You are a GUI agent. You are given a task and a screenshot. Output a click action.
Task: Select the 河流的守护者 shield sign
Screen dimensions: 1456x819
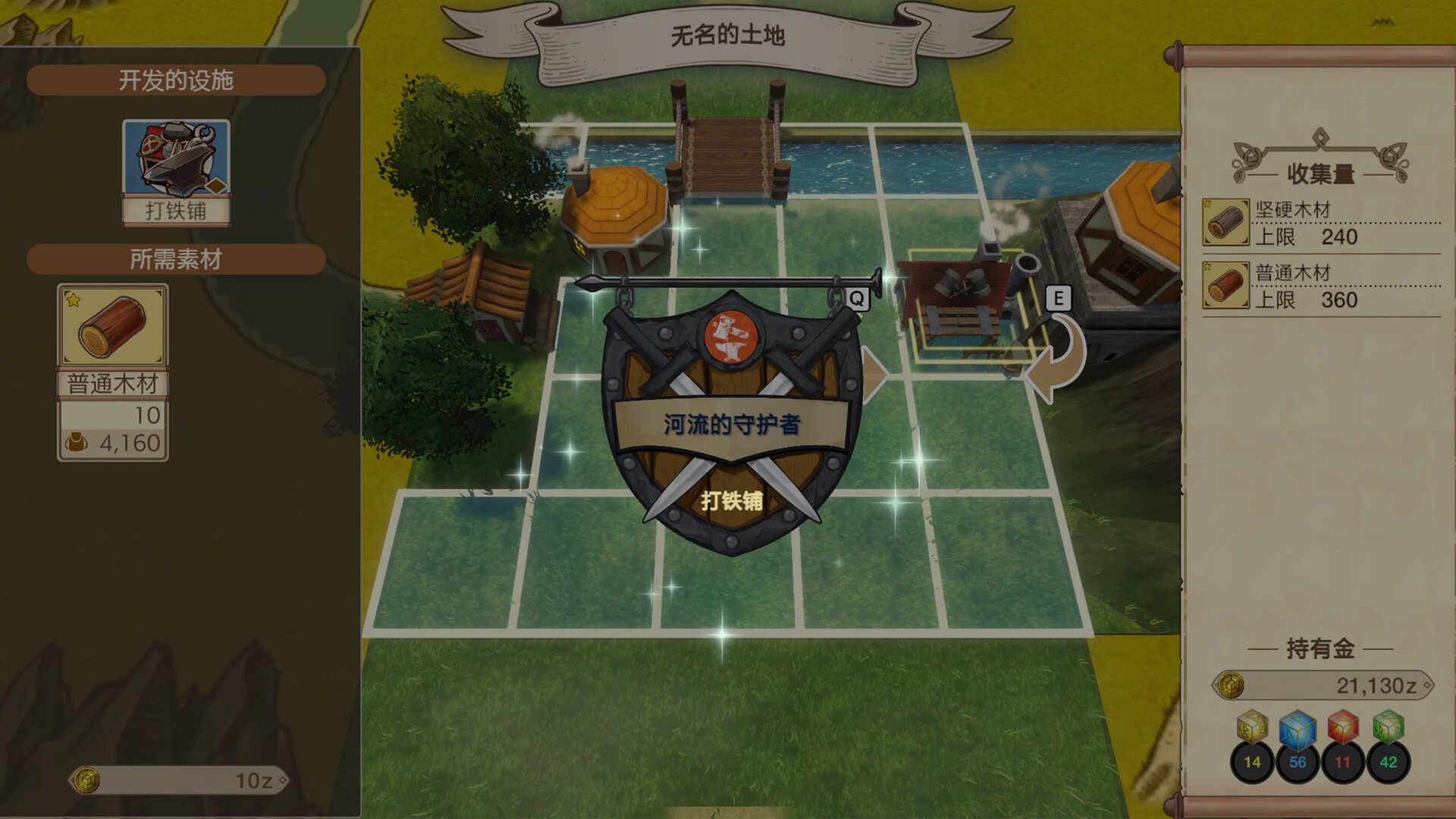731,422
